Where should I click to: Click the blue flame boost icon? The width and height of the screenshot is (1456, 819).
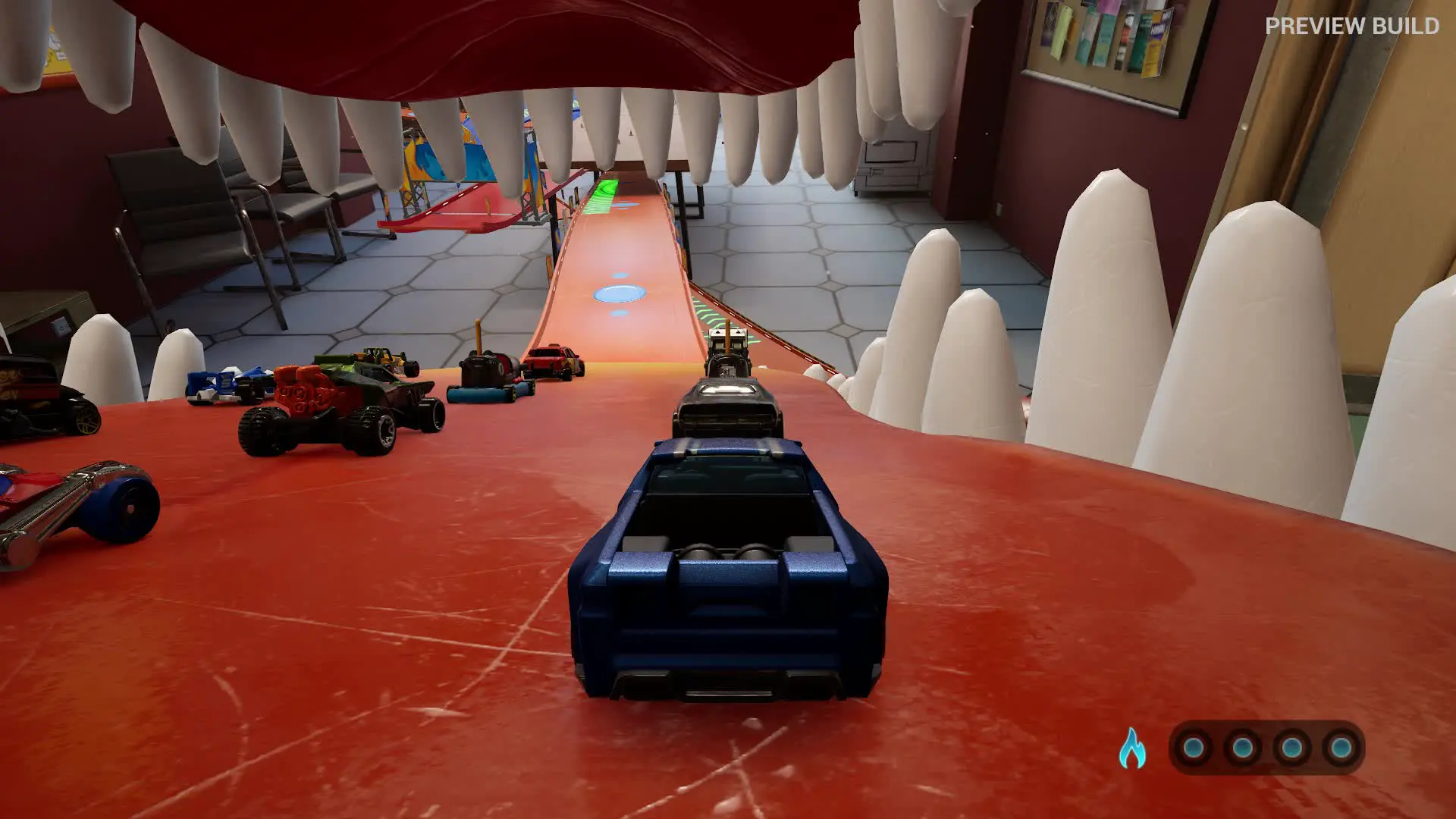pyautogui.click(x=1131, y=748)
